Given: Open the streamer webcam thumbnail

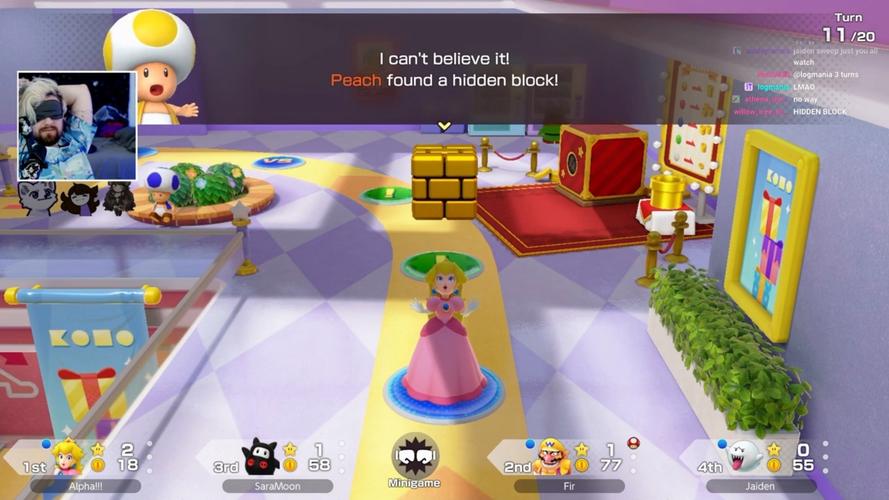Looking at the screenshot, I should (x=77, y=125).
